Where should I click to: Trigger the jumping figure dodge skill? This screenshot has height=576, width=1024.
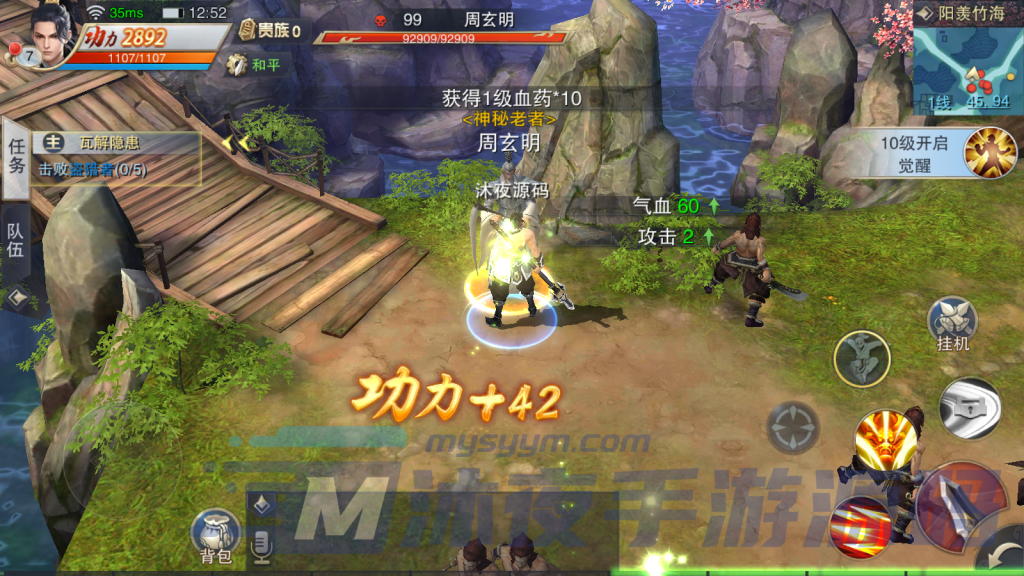coord(862,358)
